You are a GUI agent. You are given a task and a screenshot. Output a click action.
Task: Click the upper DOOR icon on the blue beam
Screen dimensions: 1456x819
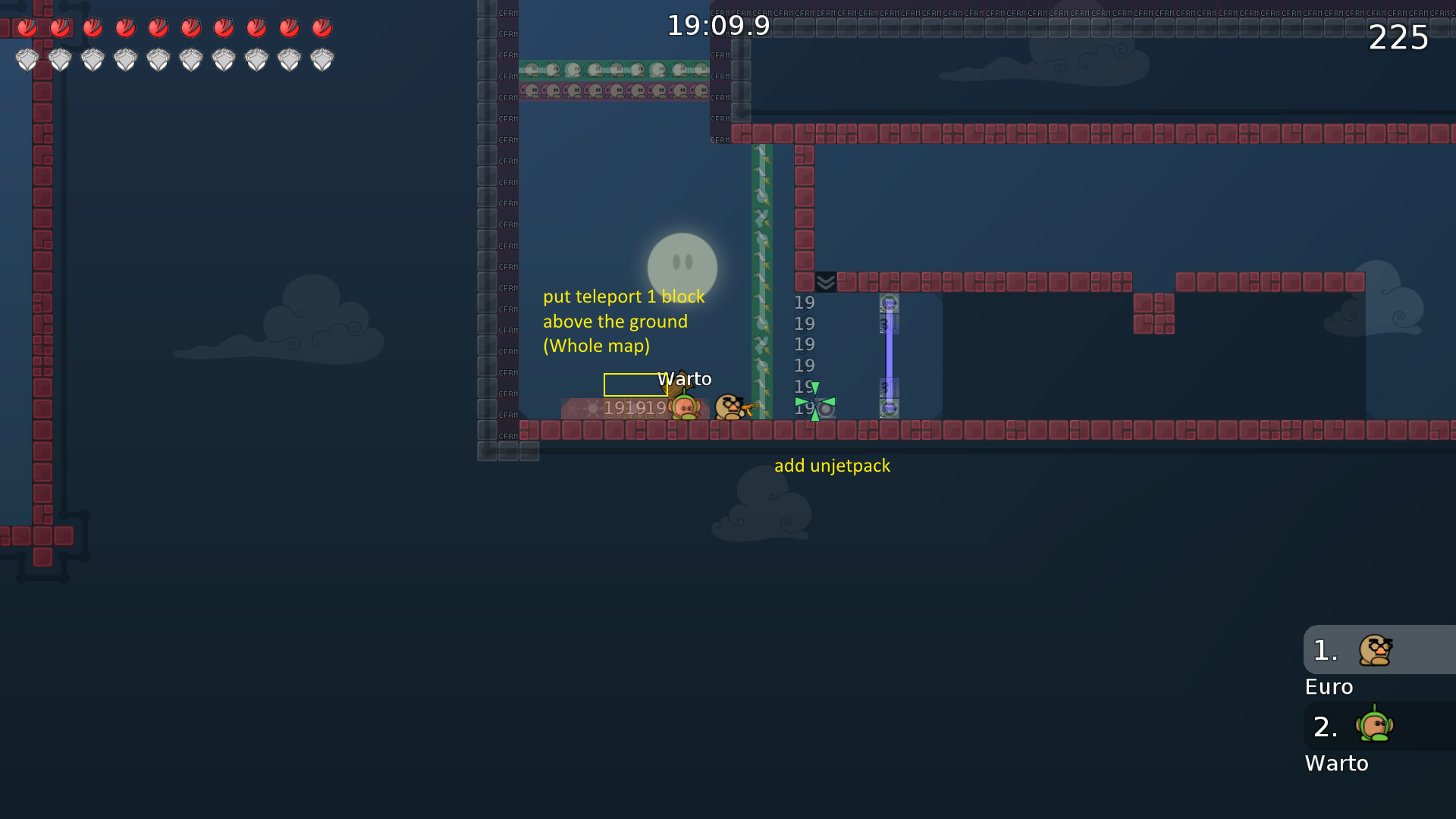(x=889, y=303)
